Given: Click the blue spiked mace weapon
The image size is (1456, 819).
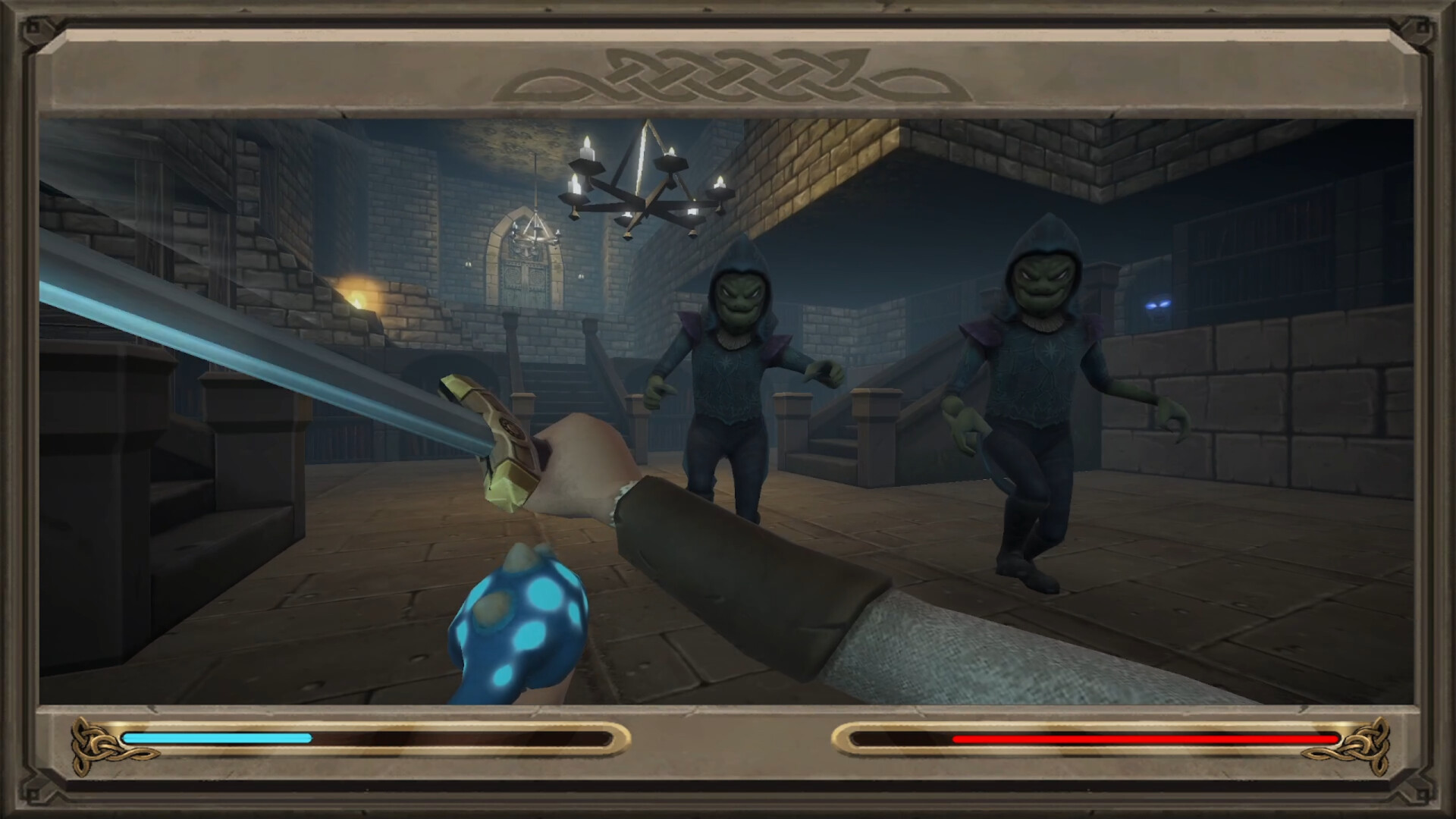Looking at the screenshot, I should 523,622.
